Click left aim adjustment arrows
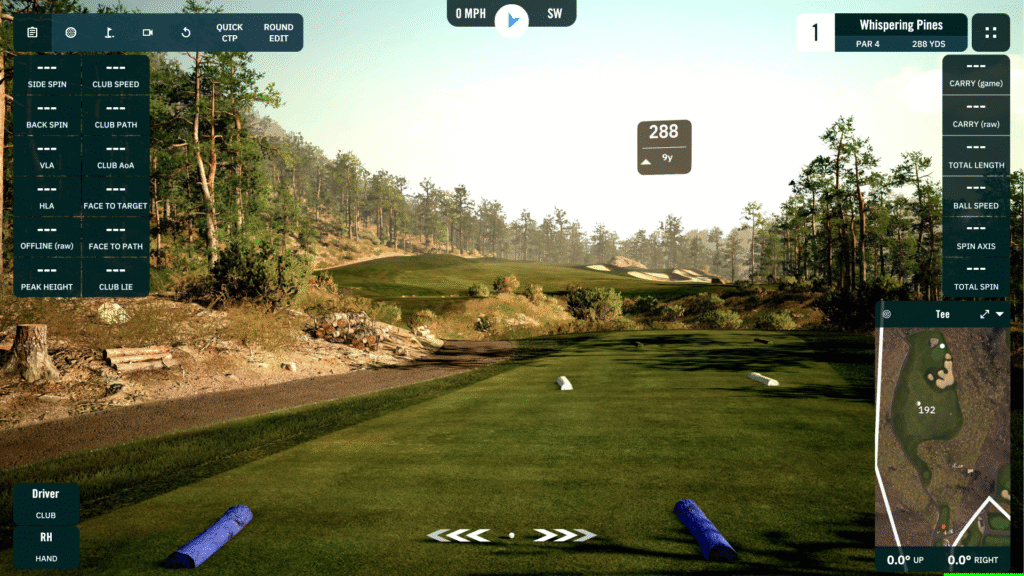Image resolution: width=1024 pixels, height=576 pixels. click(x=460, y=535)
